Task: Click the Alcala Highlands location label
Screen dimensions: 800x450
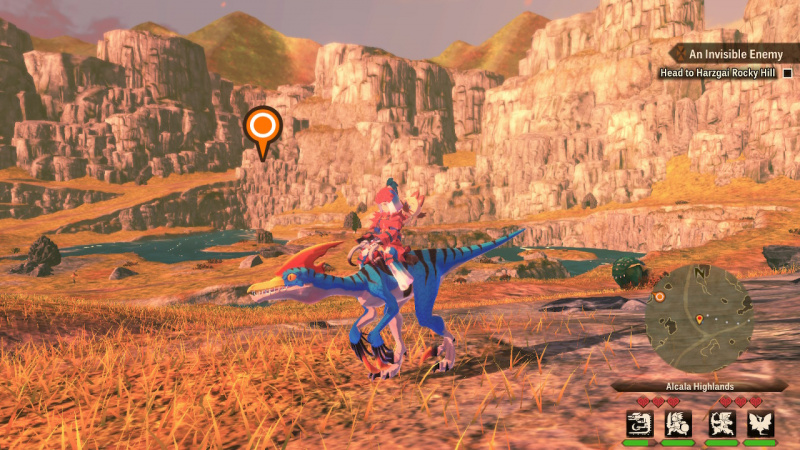Action: click(699, 386)
